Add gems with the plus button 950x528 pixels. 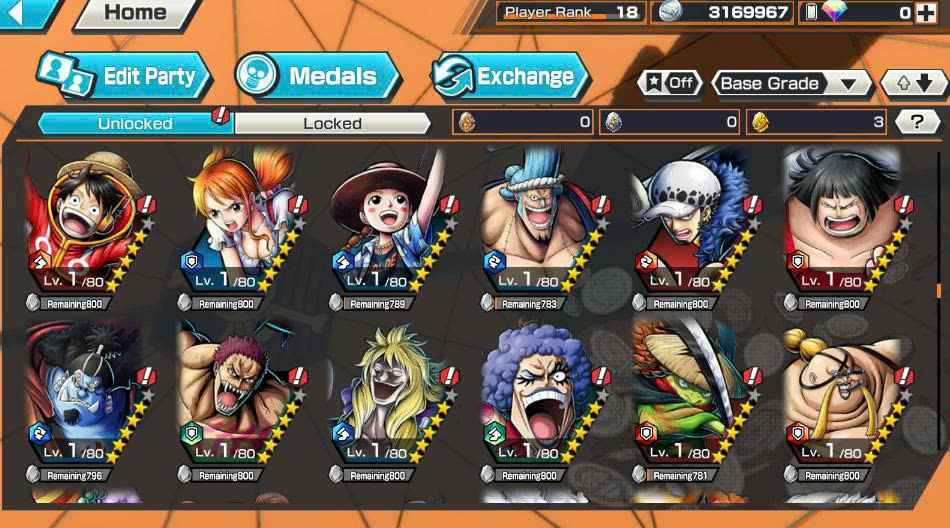click(930, 13)
